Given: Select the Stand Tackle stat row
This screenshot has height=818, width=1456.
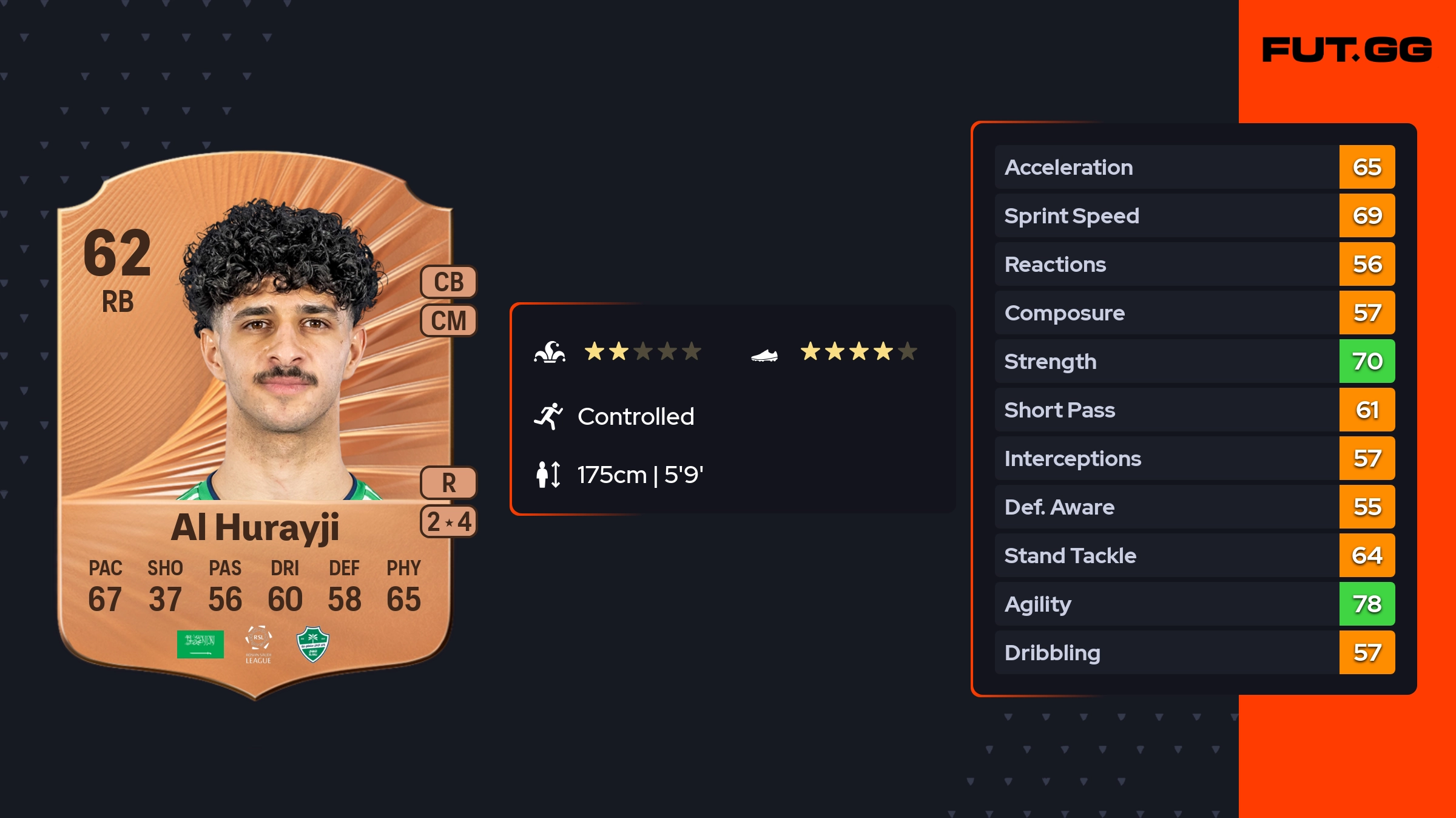Looking at the screenshot, I should (x=1194, y=555).
